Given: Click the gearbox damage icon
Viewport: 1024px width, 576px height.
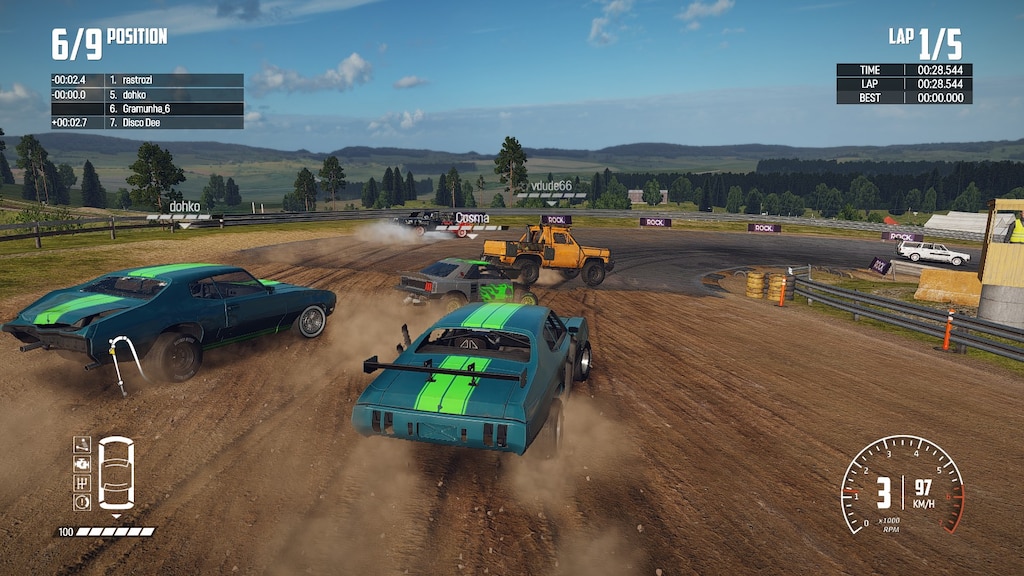Looking at the screenshot, I should tap(82, 483).
